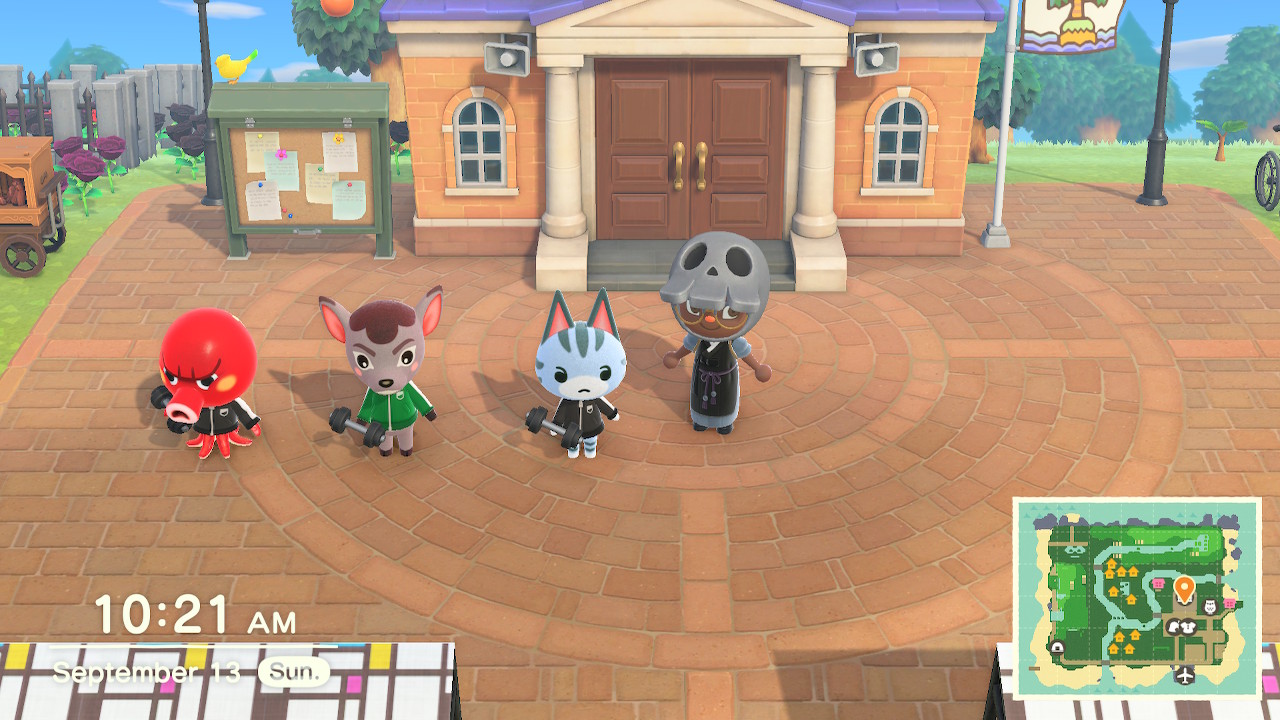
Task: Click the campsite tent icon on the minimap
Action: [x=1057, y=648]
